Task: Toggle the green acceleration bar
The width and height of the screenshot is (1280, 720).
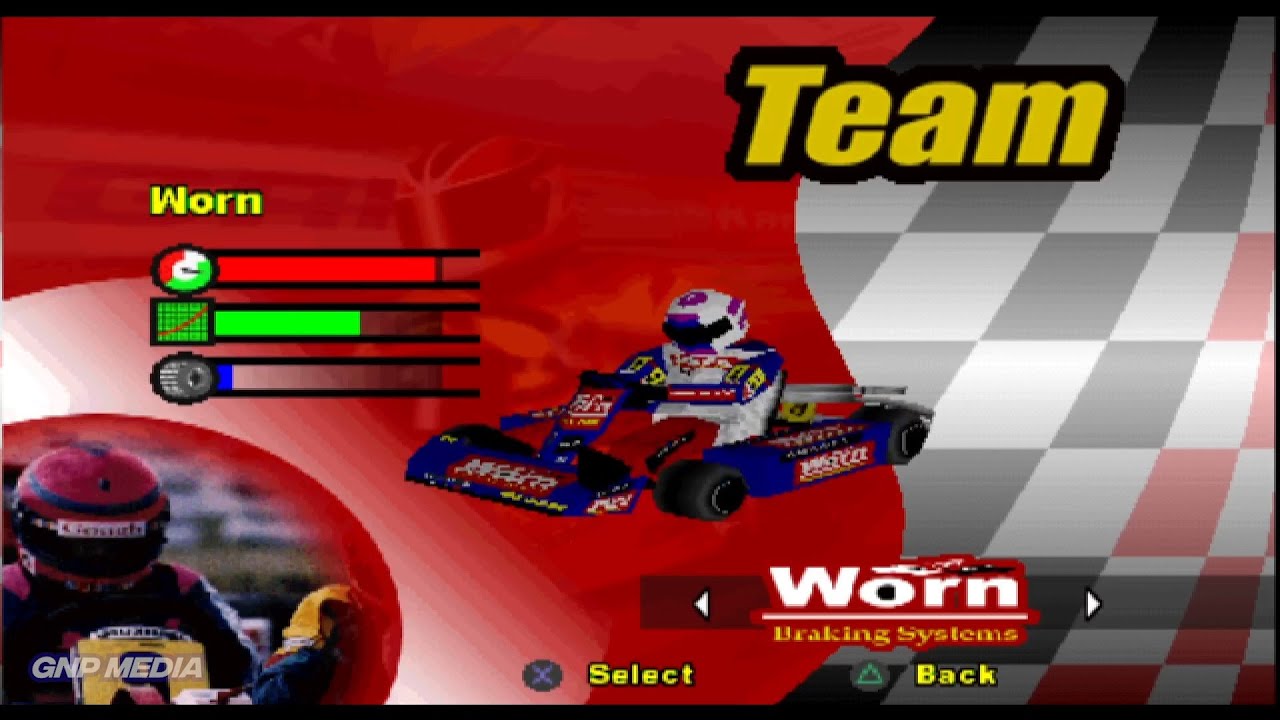Action: tap(290, 323)
